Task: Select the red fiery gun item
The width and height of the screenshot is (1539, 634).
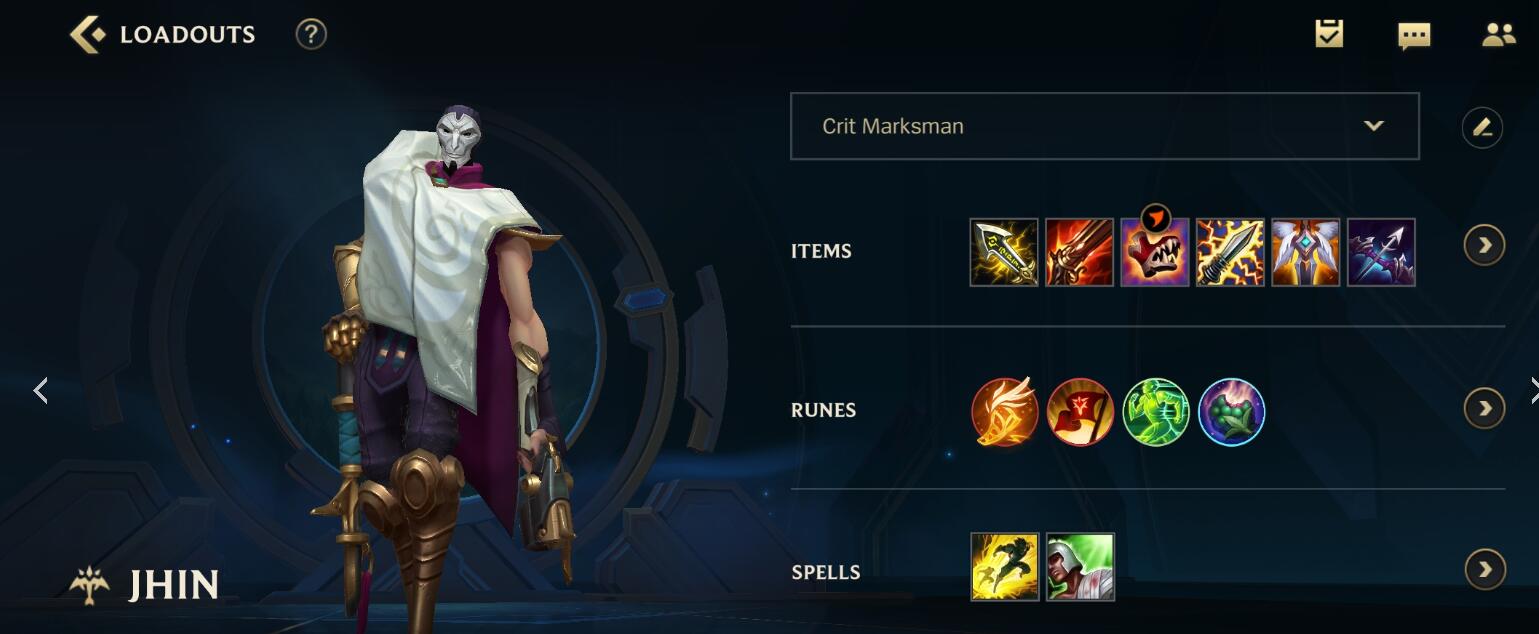Action: 1079,252
